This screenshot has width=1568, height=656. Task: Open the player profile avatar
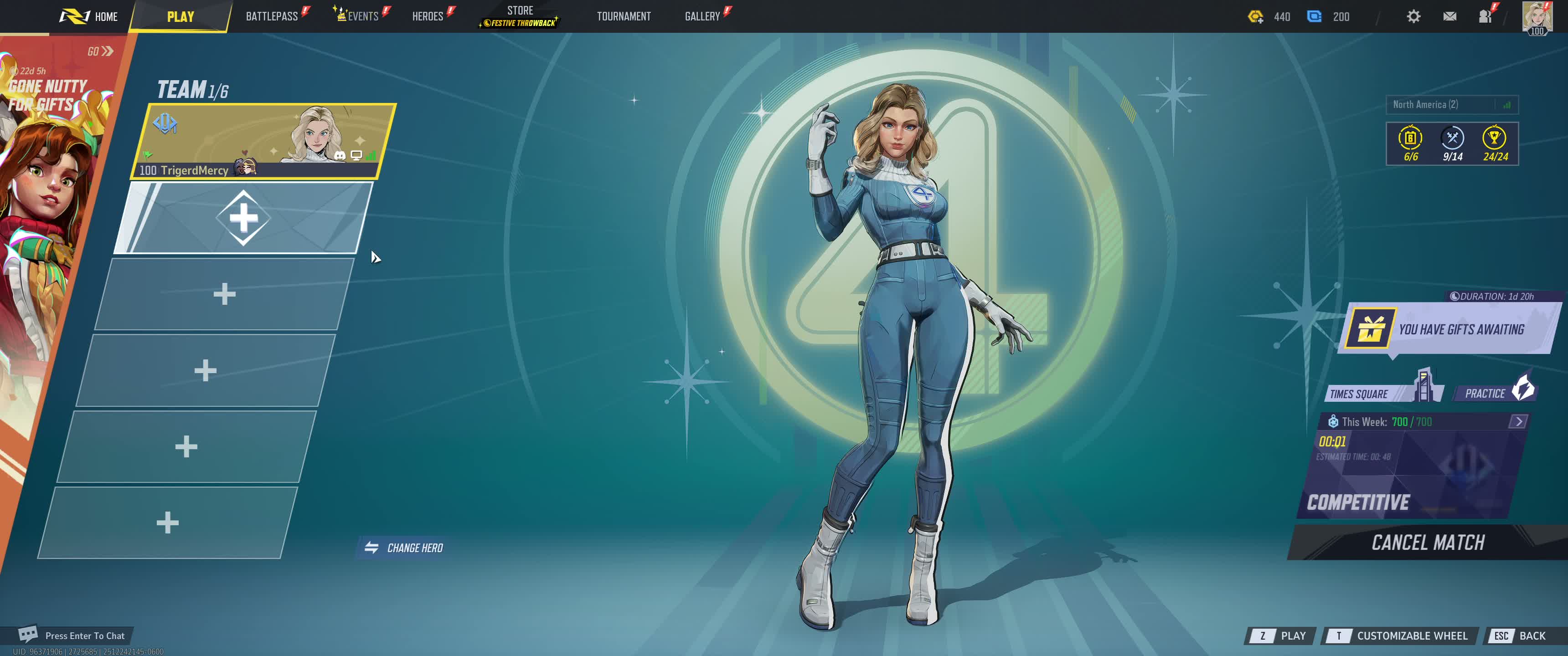point(1537,16)
